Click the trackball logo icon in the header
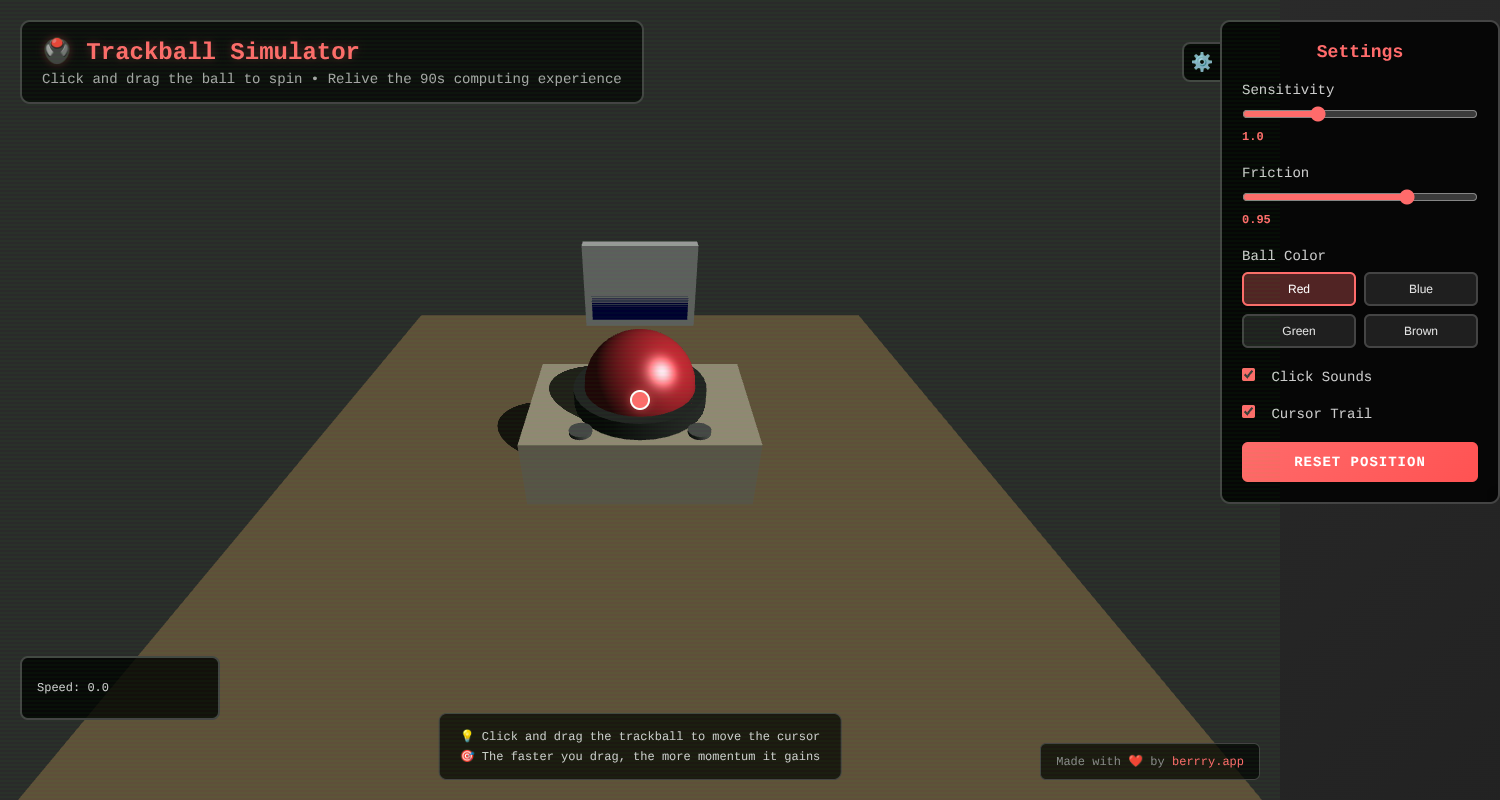This screenshot has width=1500, height=800. click(57, 48)
